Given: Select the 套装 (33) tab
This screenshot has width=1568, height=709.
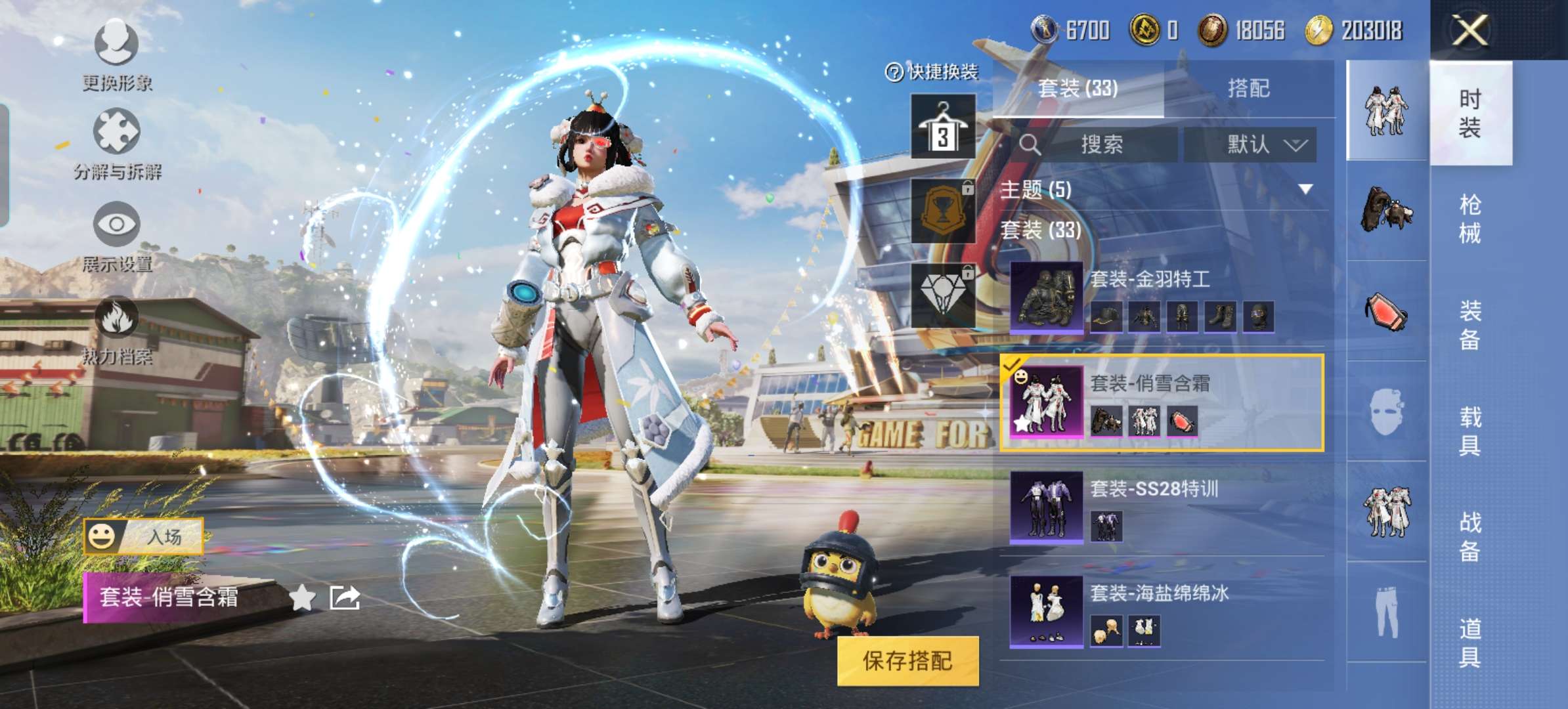Looking at the screenshot, I should tap(1078, 89).
